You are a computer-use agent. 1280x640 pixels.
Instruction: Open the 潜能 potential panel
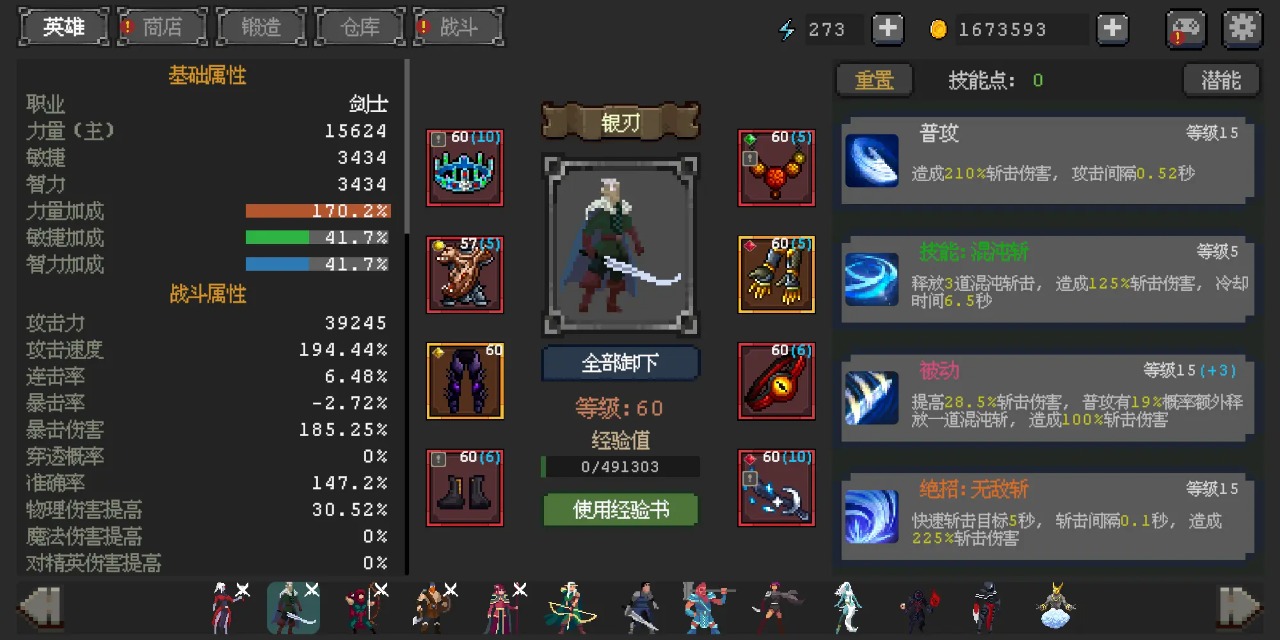coord(1220,80)
